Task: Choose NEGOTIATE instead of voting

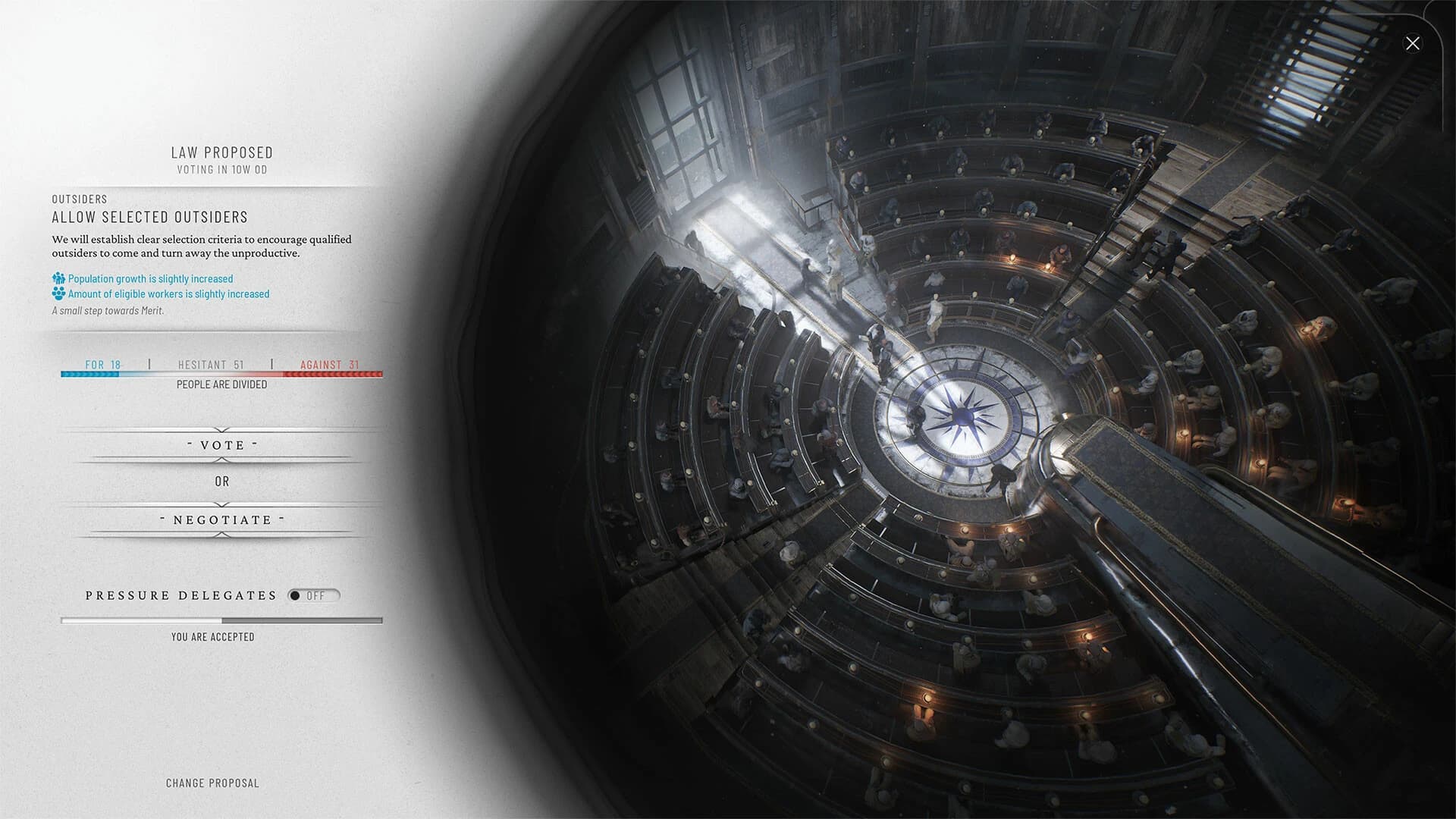Action: (x=221, y=519)
